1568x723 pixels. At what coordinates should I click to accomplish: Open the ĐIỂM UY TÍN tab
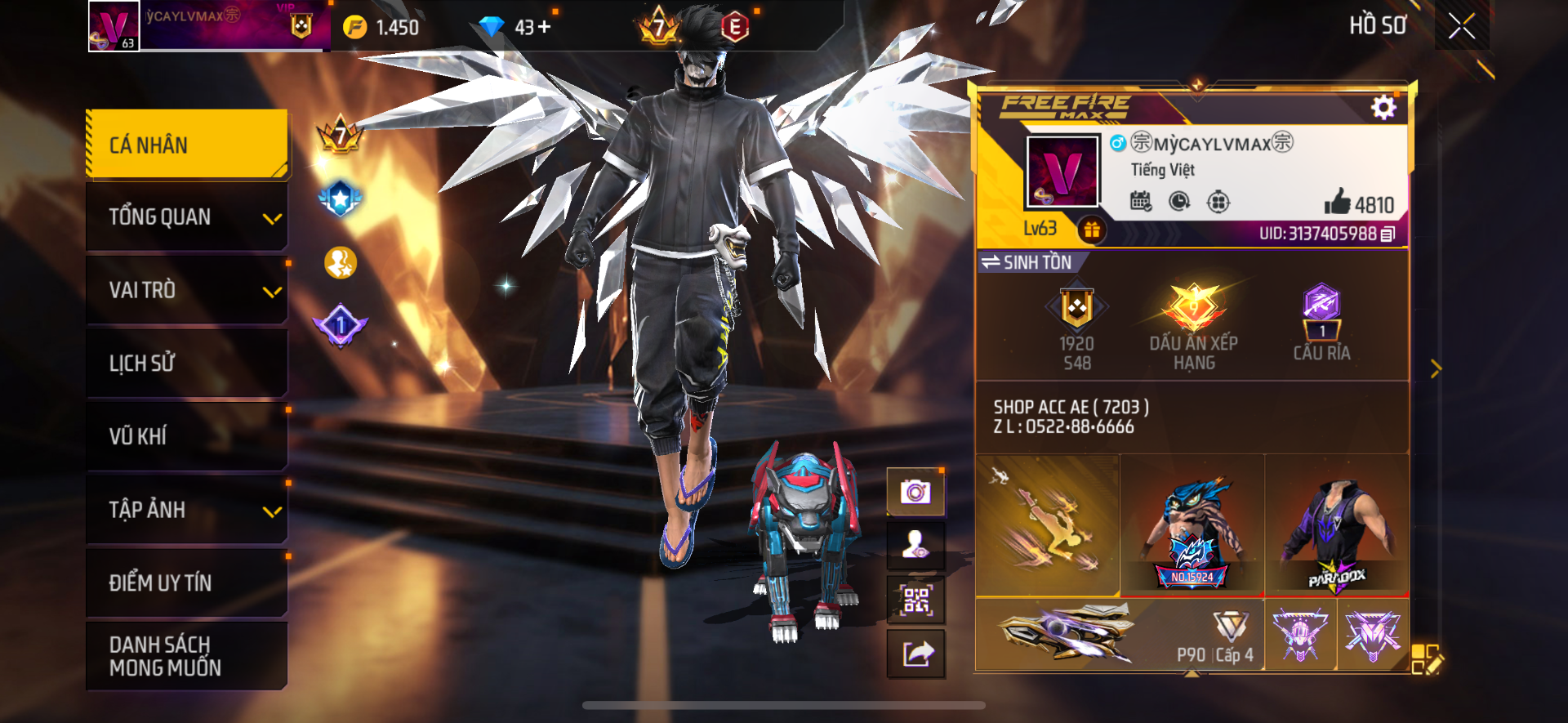[187, 582]
